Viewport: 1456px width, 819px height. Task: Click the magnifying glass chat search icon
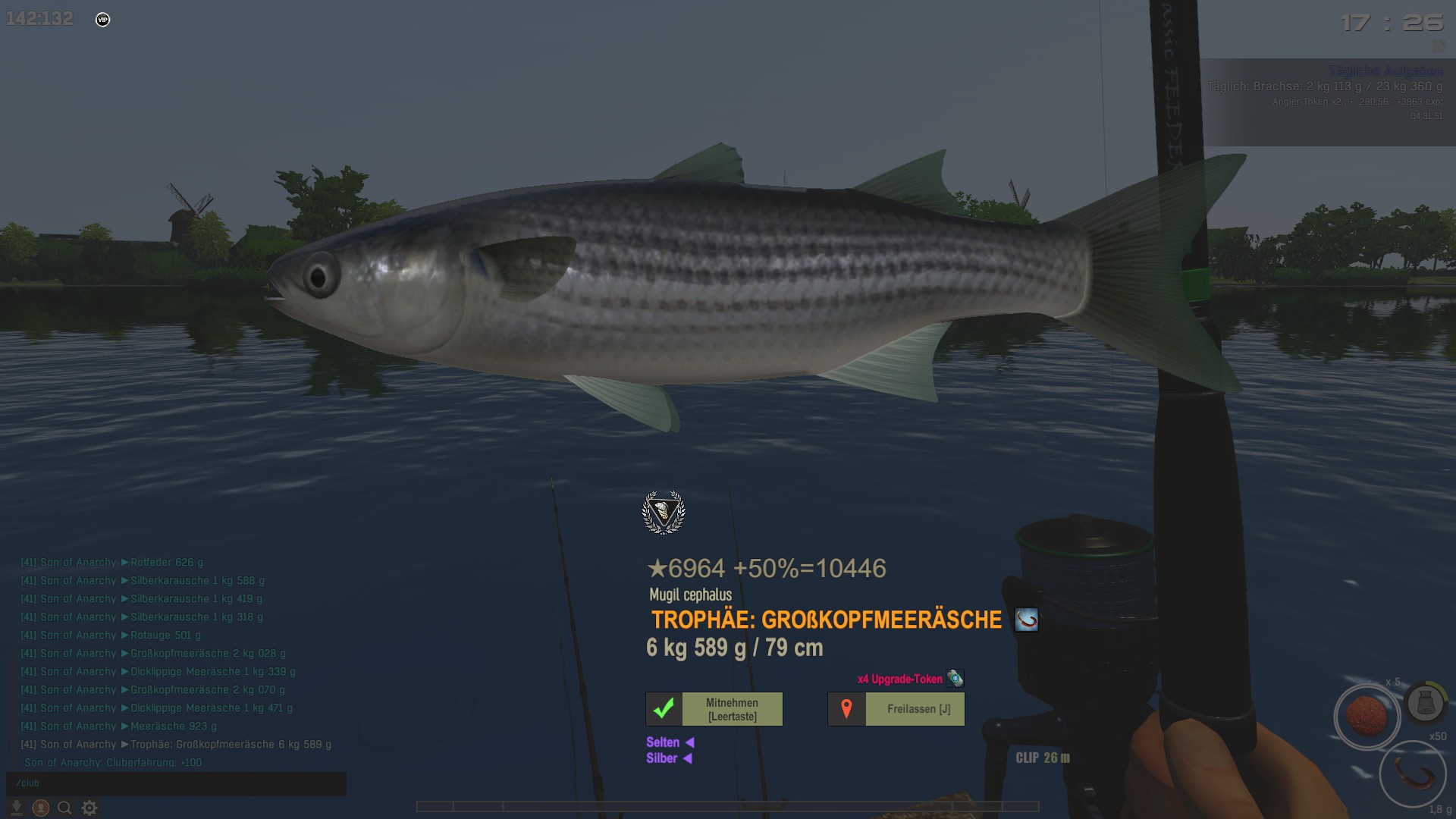coord(65,808)
